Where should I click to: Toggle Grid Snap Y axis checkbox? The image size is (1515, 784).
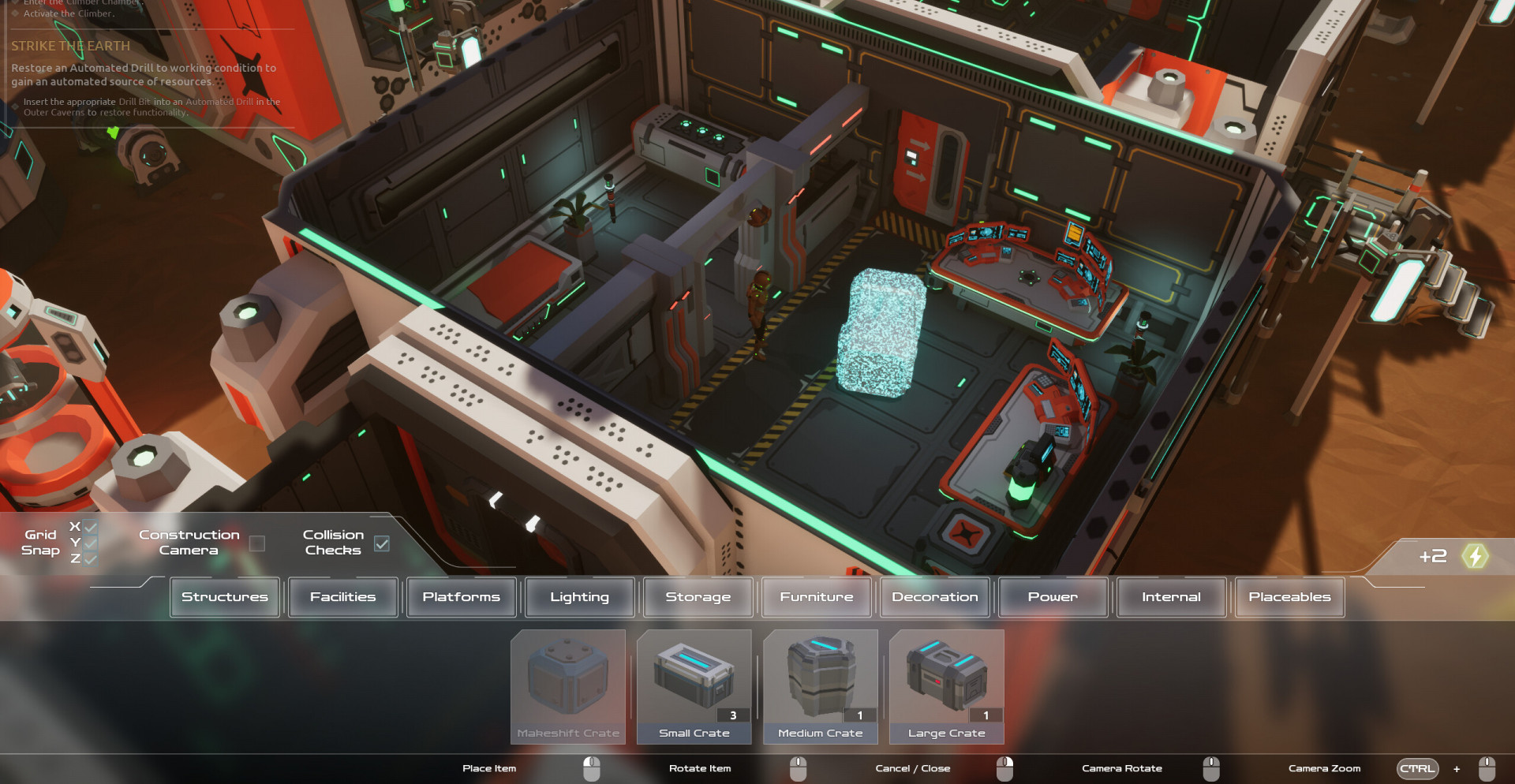[x=91, y=543]
